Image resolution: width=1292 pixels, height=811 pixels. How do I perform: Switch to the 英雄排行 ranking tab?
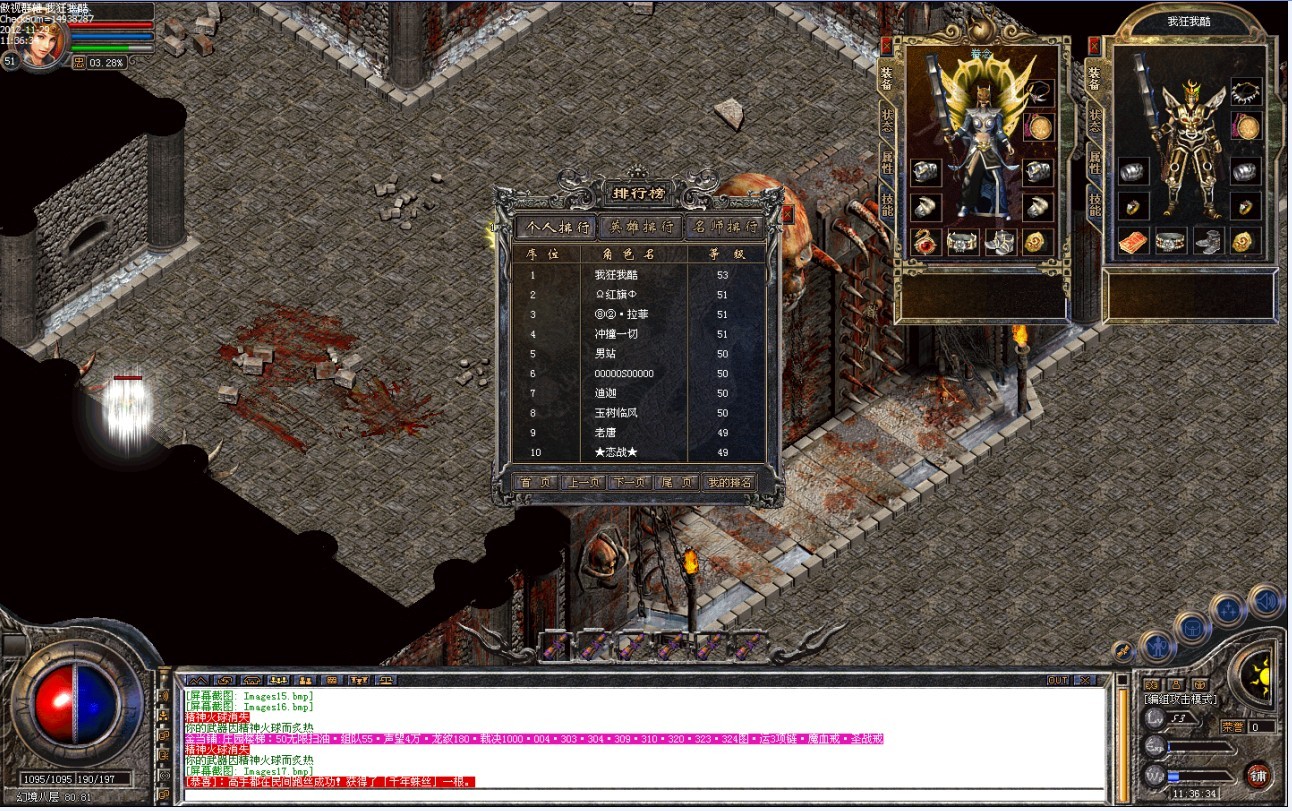[642, 227]
